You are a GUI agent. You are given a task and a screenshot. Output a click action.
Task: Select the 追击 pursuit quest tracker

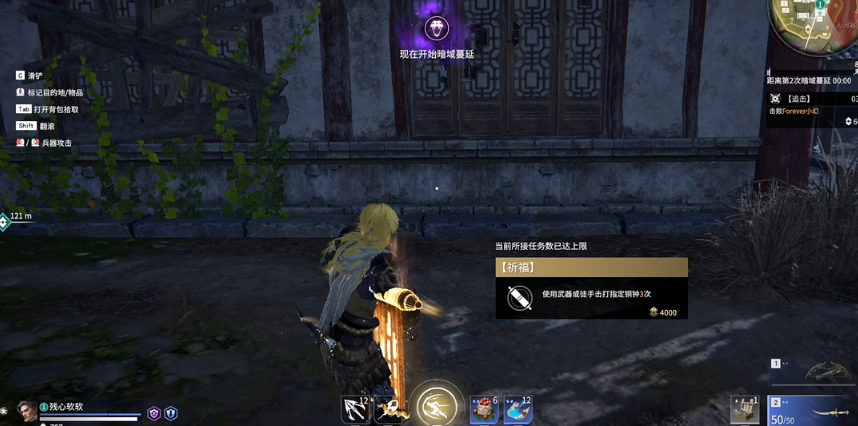(x=800, y=99)
